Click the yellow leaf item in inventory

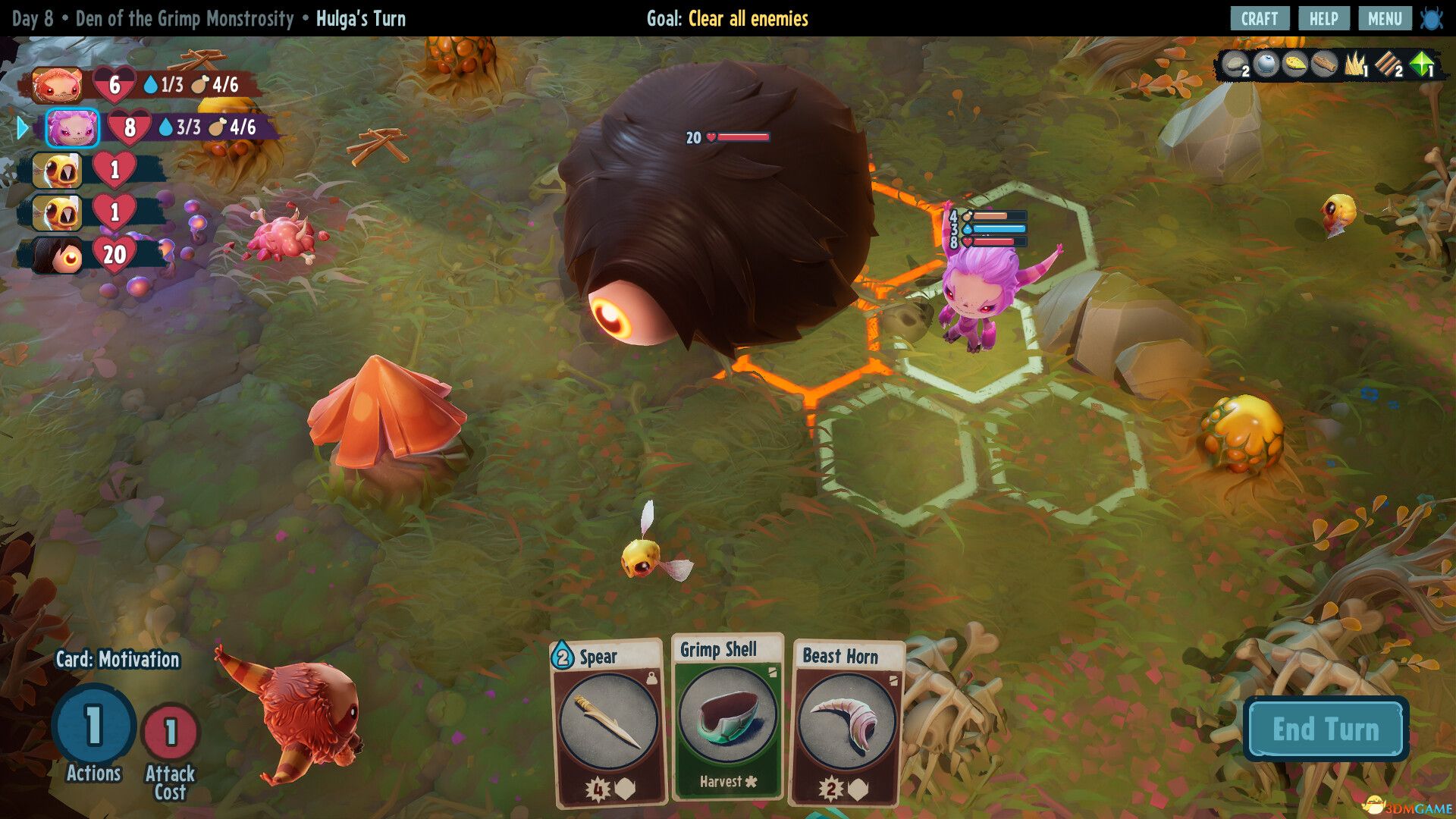pyautogui.click(x=1295, y=64)
